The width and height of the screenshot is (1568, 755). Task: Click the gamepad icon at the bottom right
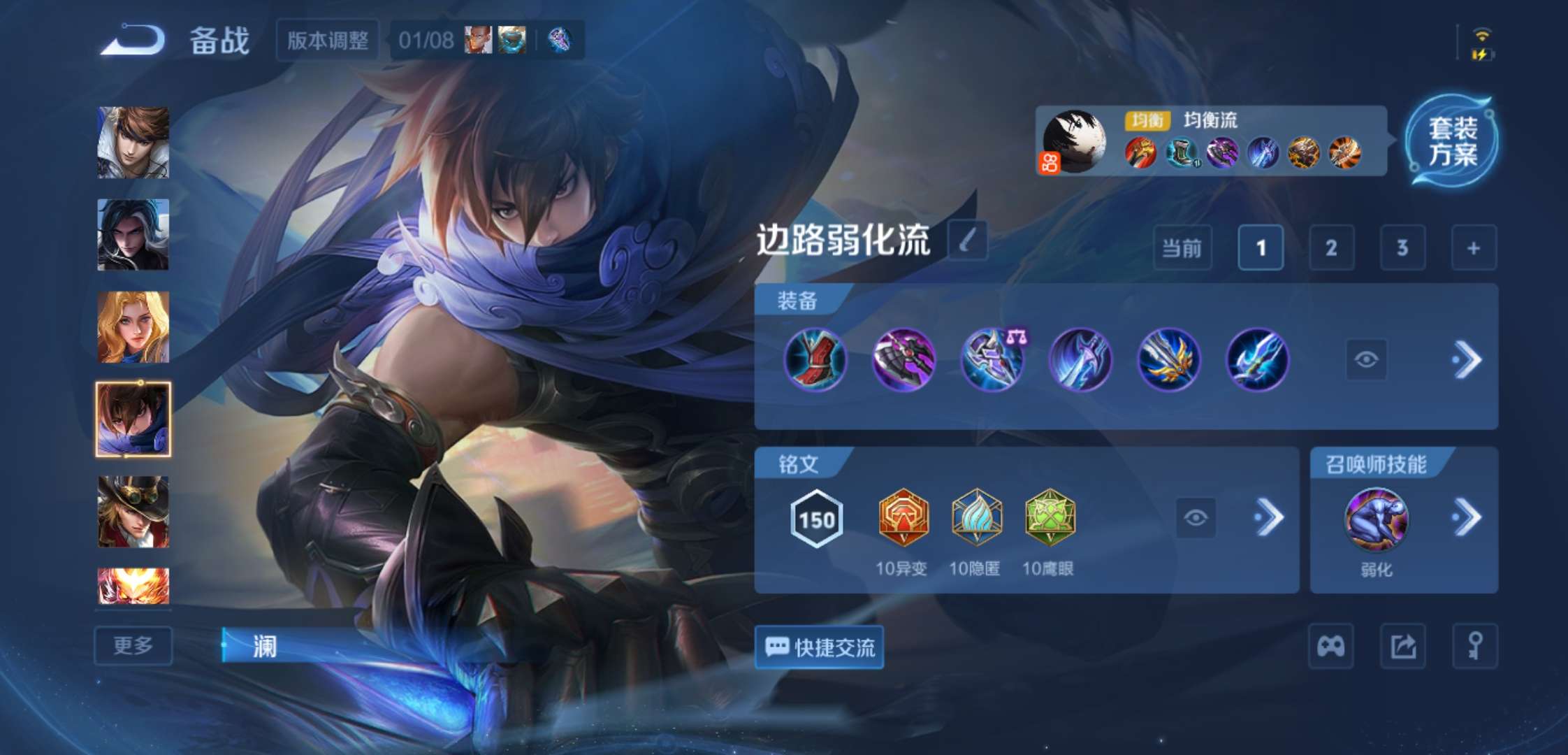click(x=1330, y=647)
